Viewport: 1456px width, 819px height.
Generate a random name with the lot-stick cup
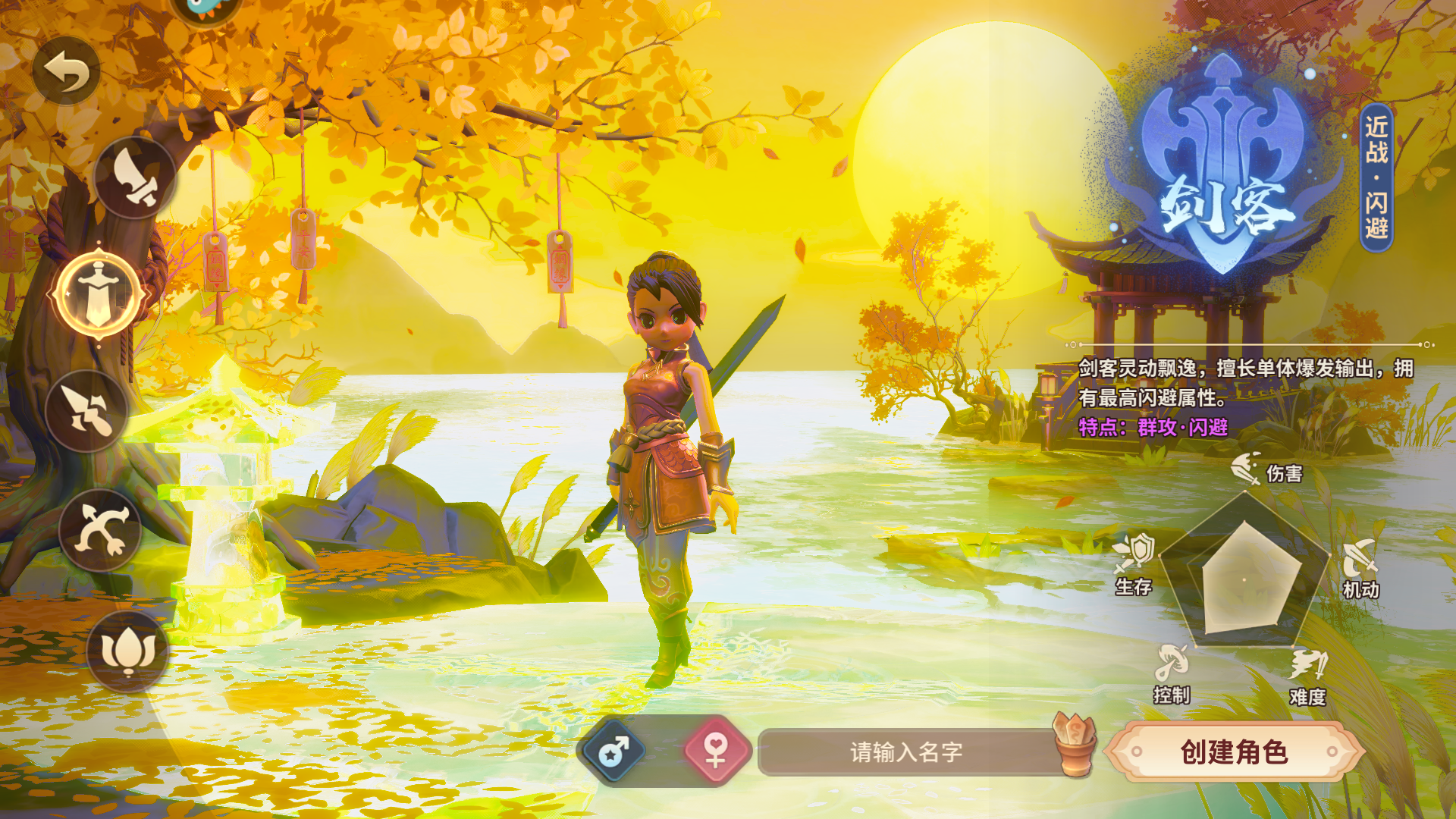[1075, 745]
